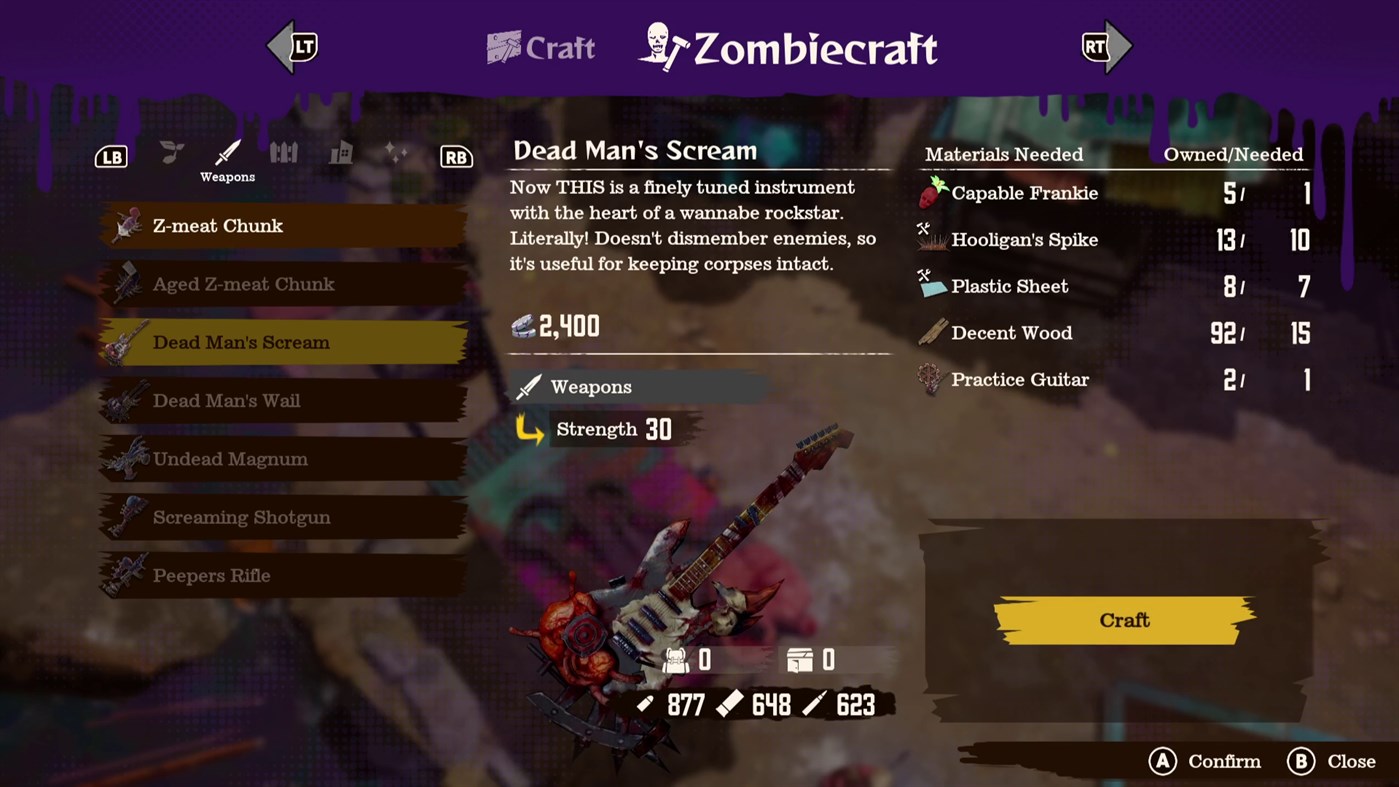Click the RT next-page arrow
The width and height of the screenshot is (1399, 787).
click(x=1105, y=46)
